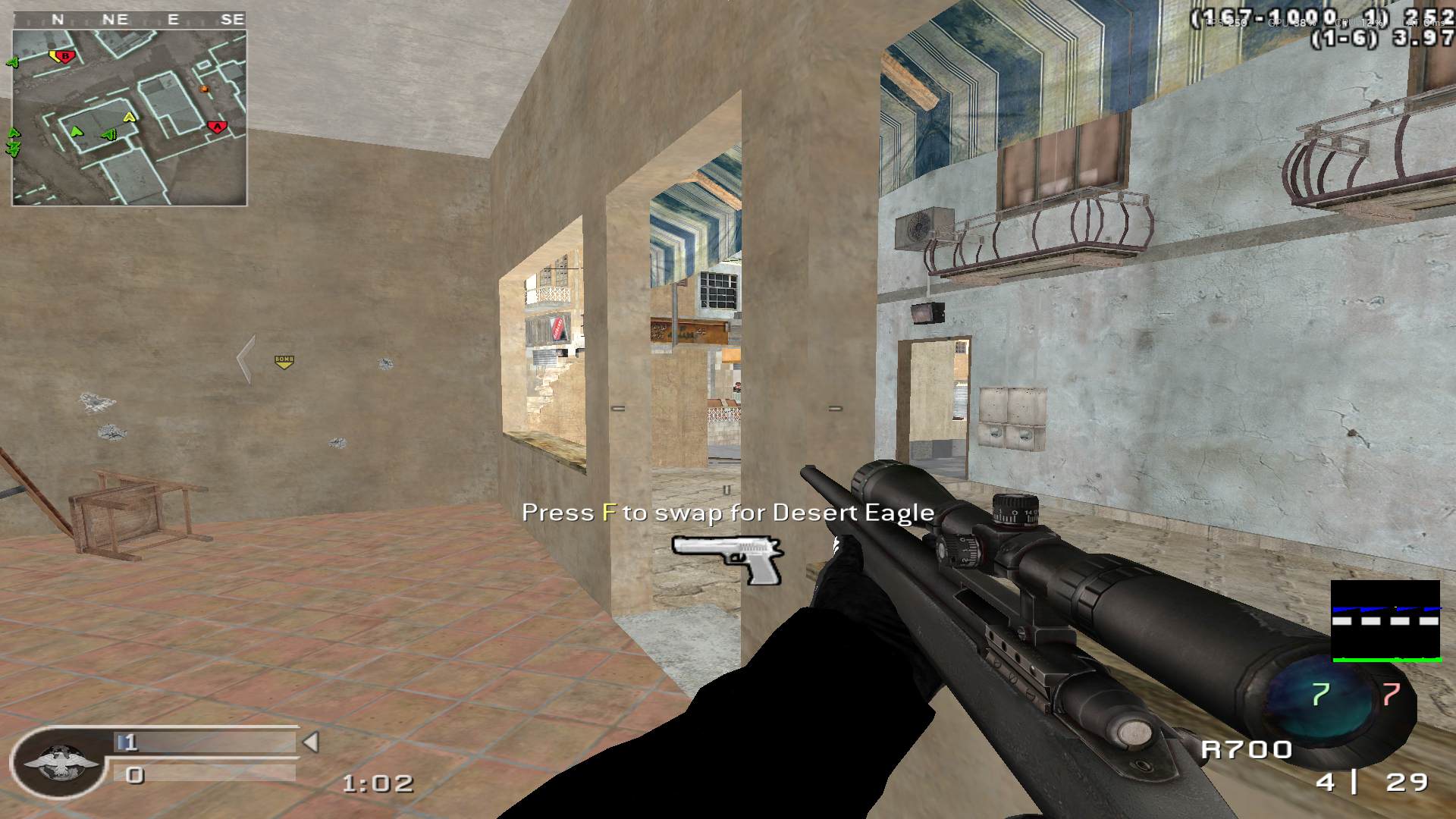
Task: Select the red A bombsite marker on minimap
Action: [x=217, y=127]
